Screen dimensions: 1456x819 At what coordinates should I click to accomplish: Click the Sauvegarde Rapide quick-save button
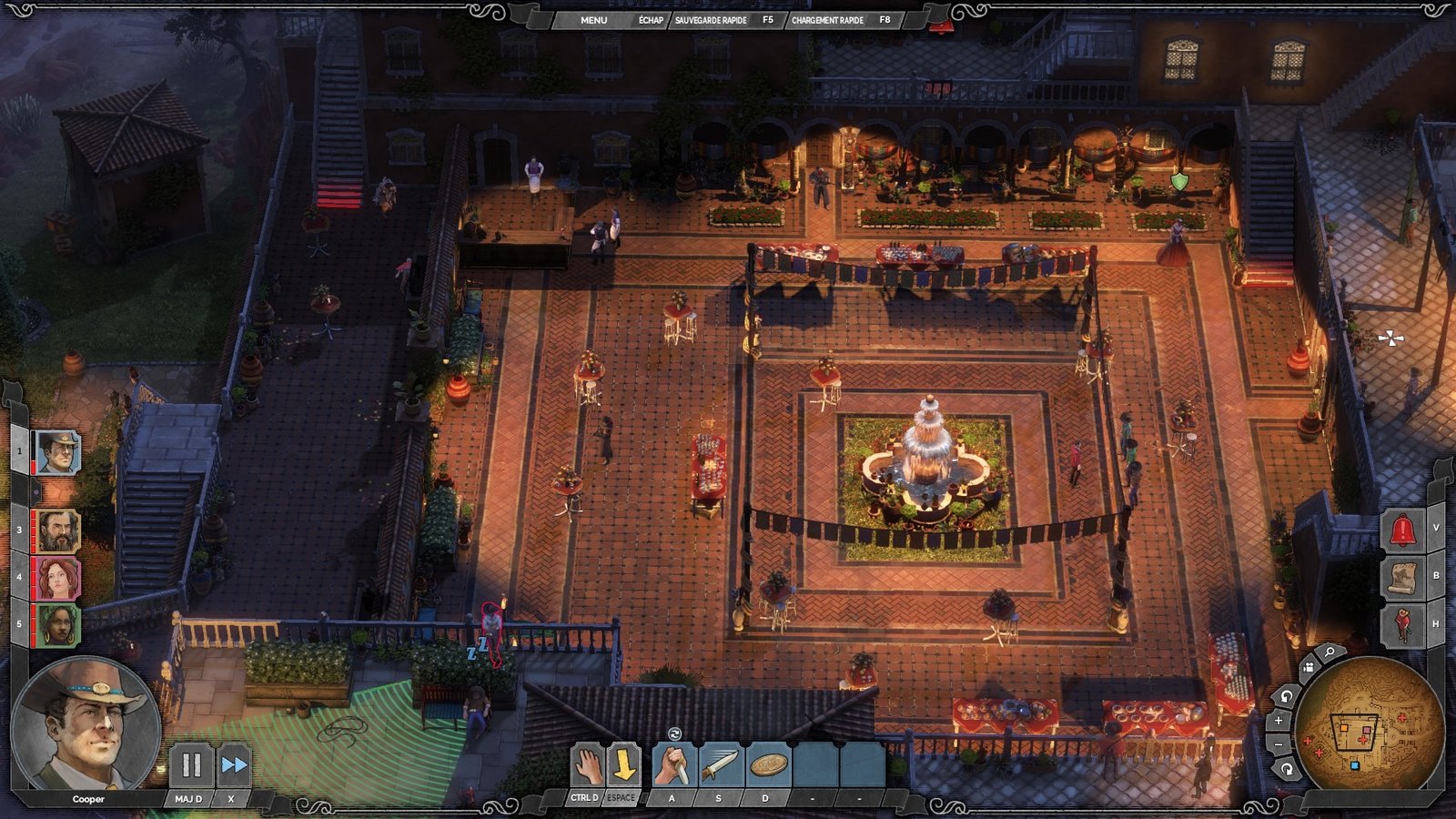click(x=711, y=19)
